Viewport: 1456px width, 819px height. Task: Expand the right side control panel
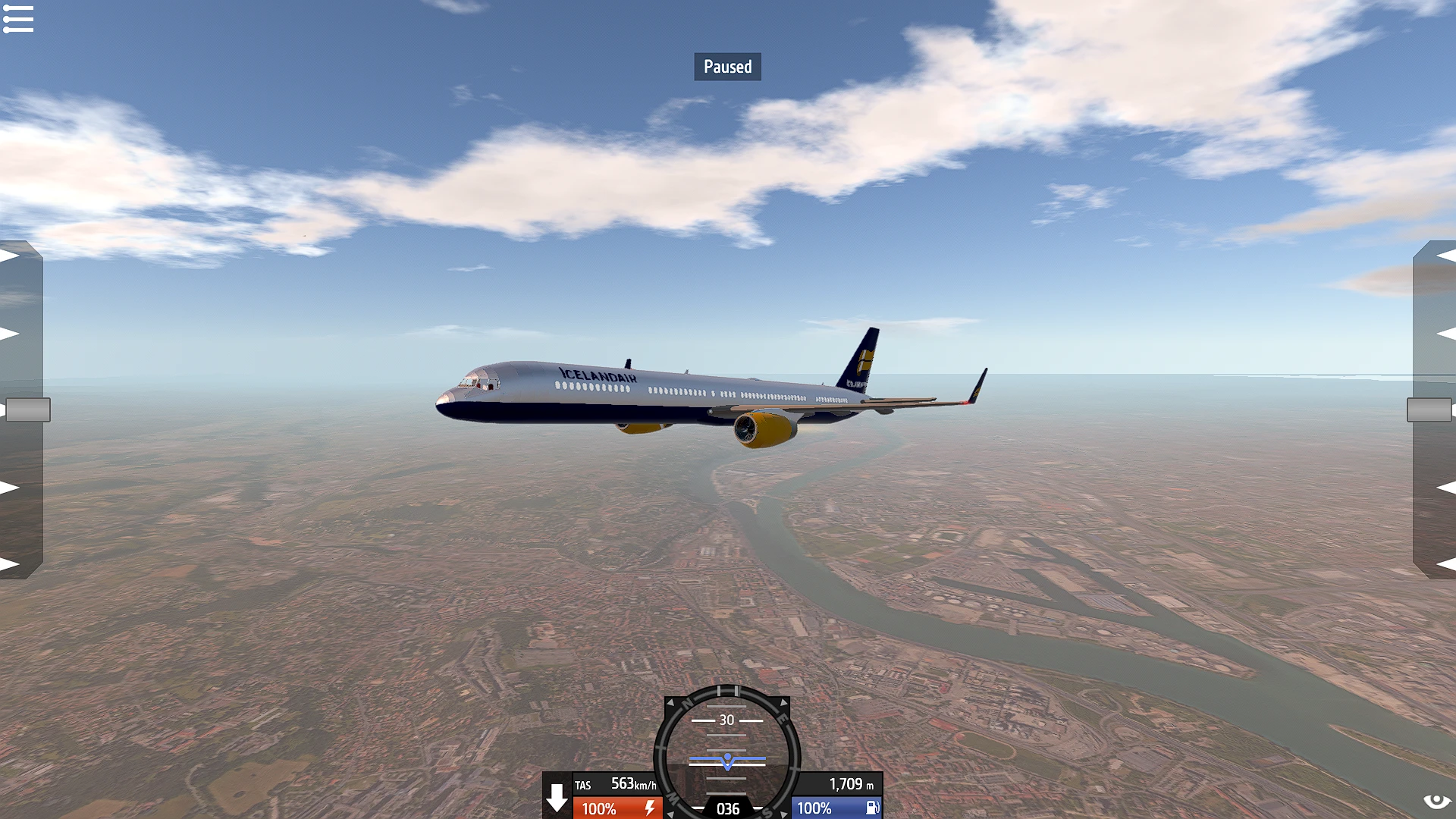[1429, 409]
